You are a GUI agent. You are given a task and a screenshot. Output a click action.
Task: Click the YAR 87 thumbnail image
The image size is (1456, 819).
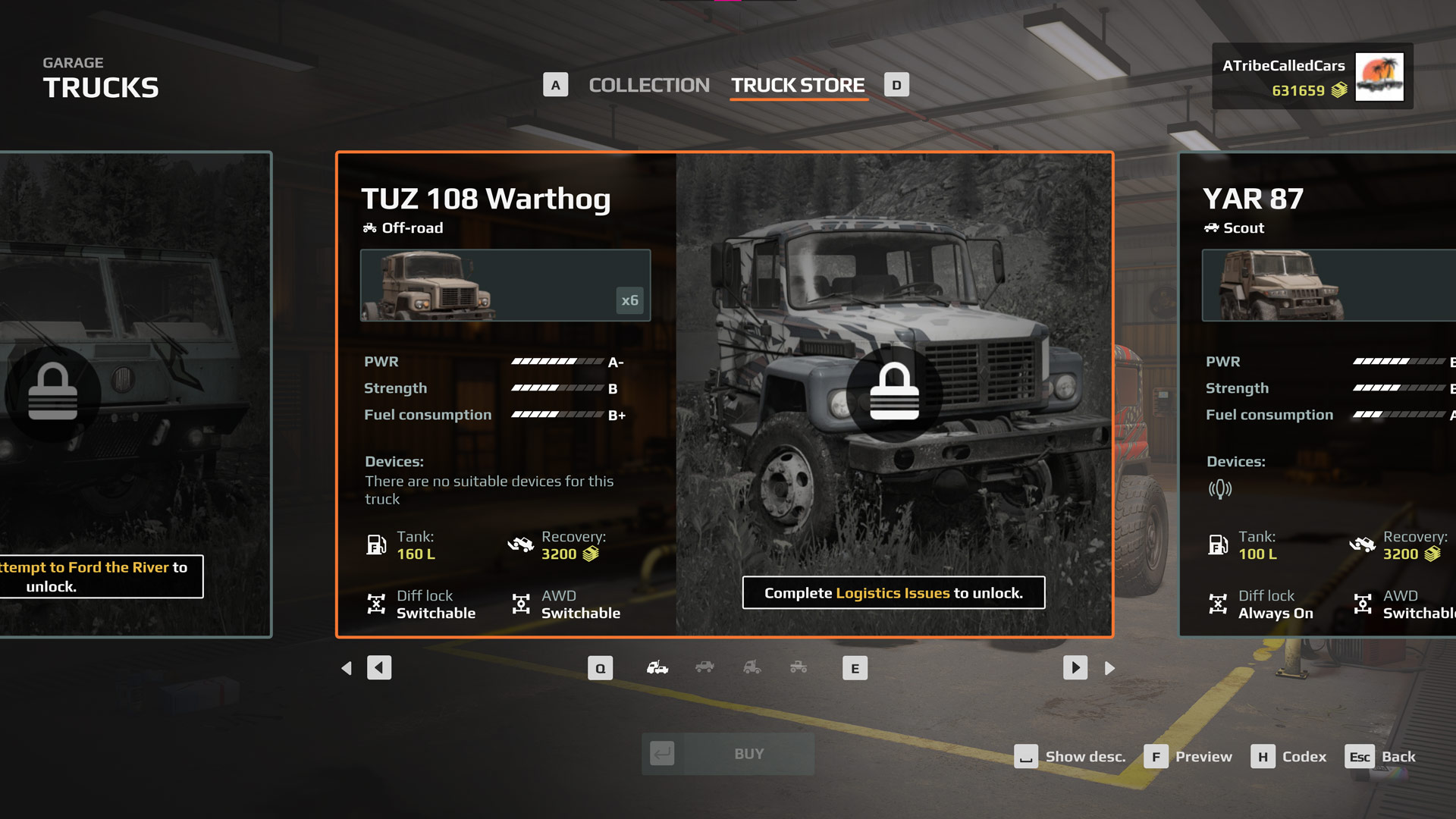click(x=1329, y=285)
